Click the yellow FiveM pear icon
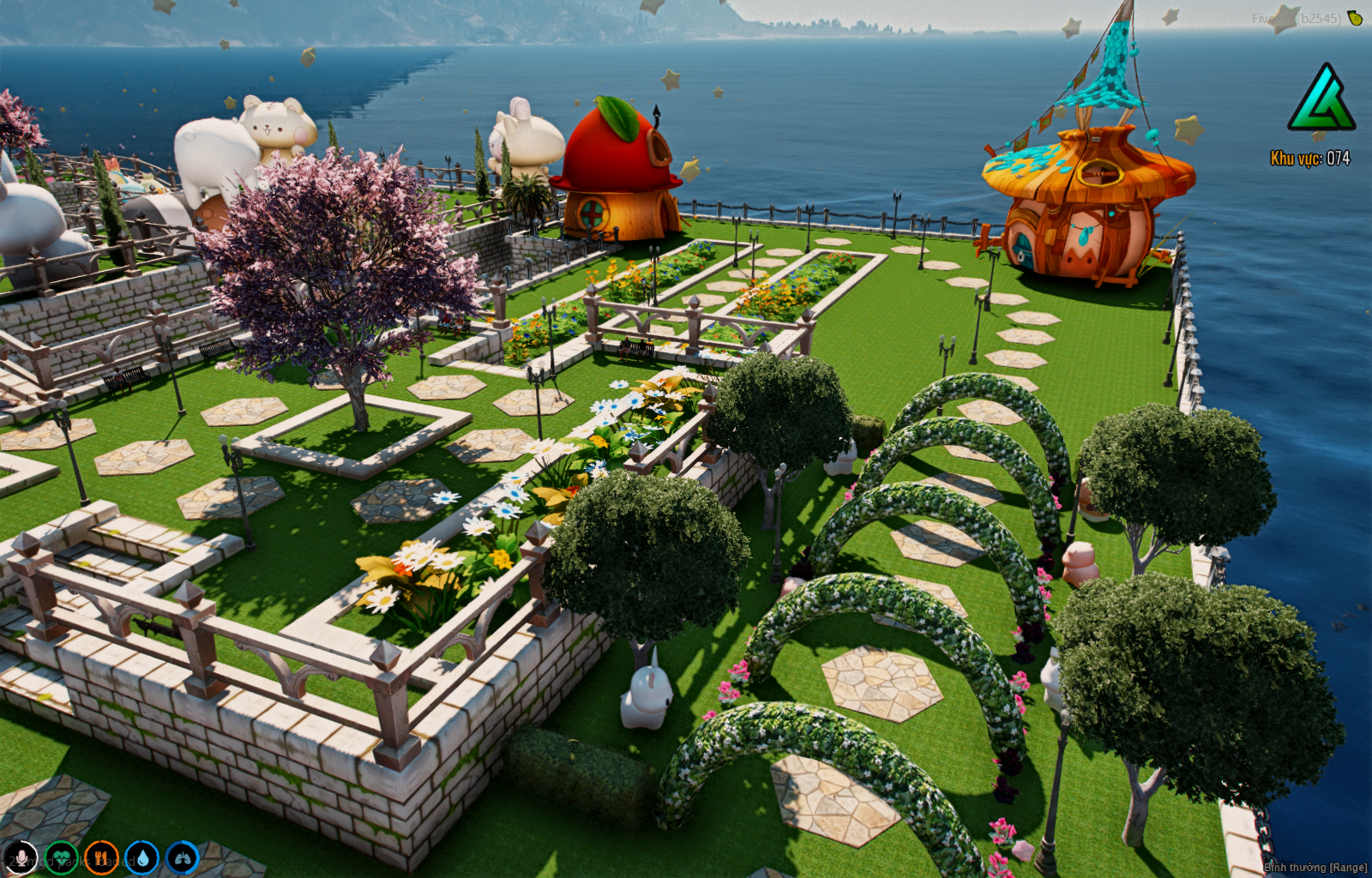Viewport: 1372px width, 878px height. (1355, 17)
